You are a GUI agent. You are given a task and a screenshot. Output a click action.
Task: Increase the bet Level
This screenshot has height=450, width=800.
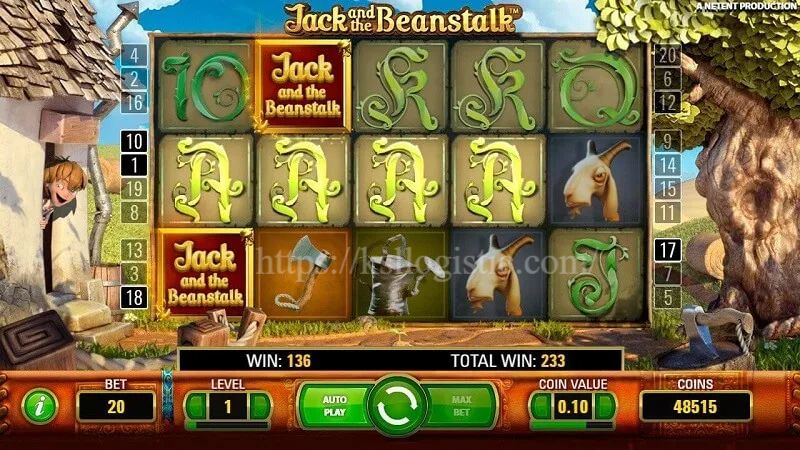260,406
